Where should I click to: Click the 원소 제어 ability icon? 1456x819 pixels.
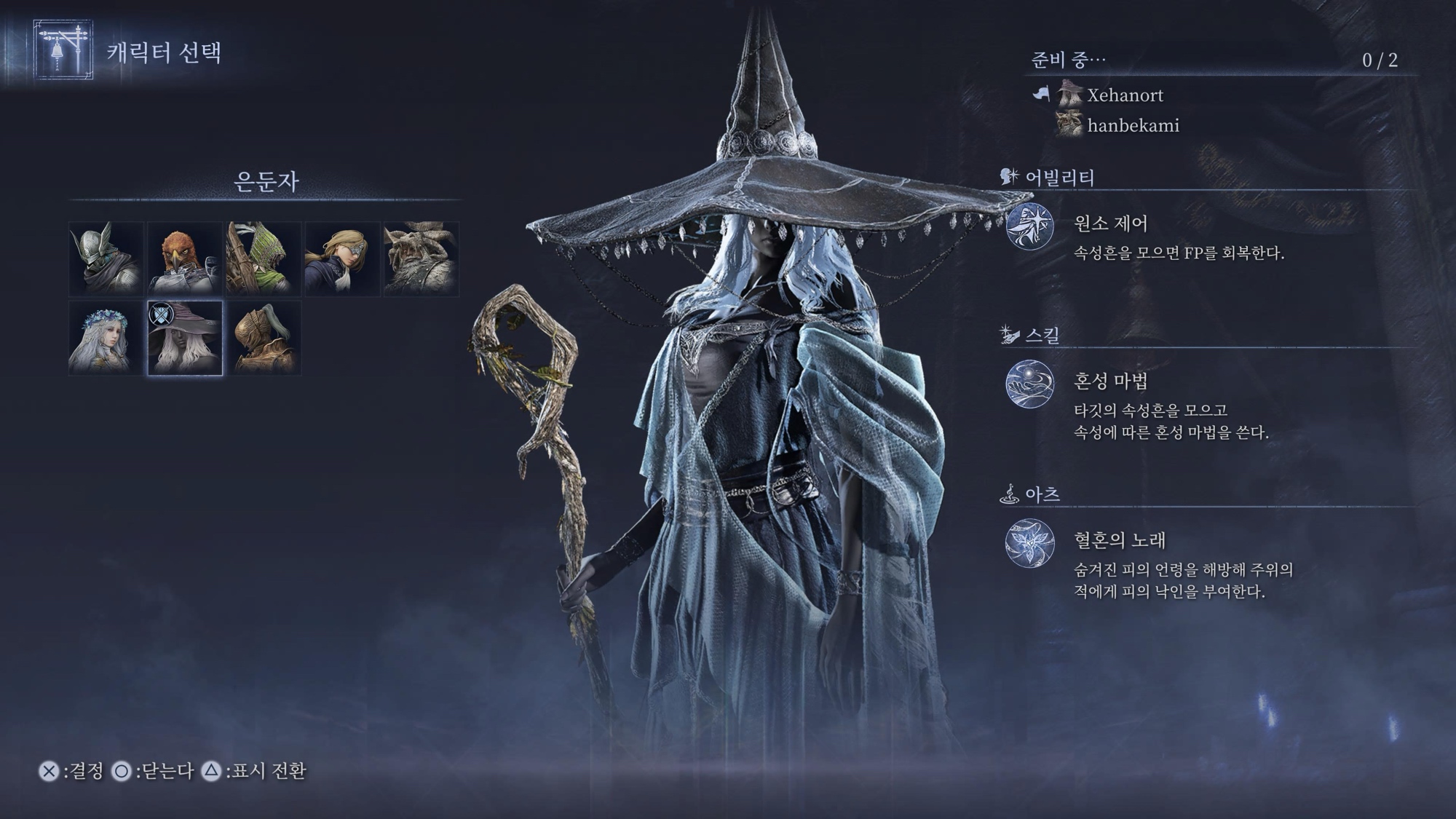click(x=1029, y=226)
